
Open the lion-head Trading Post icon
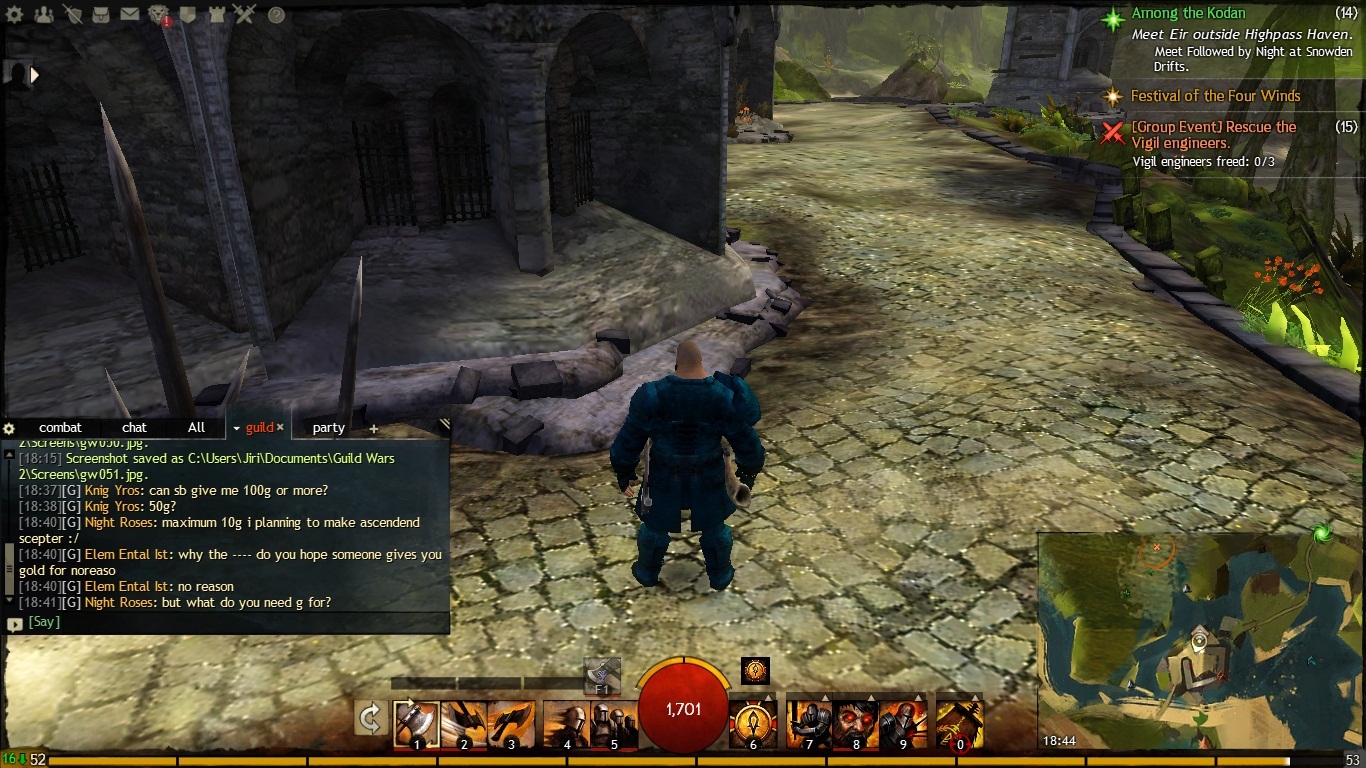pos(159,15)
